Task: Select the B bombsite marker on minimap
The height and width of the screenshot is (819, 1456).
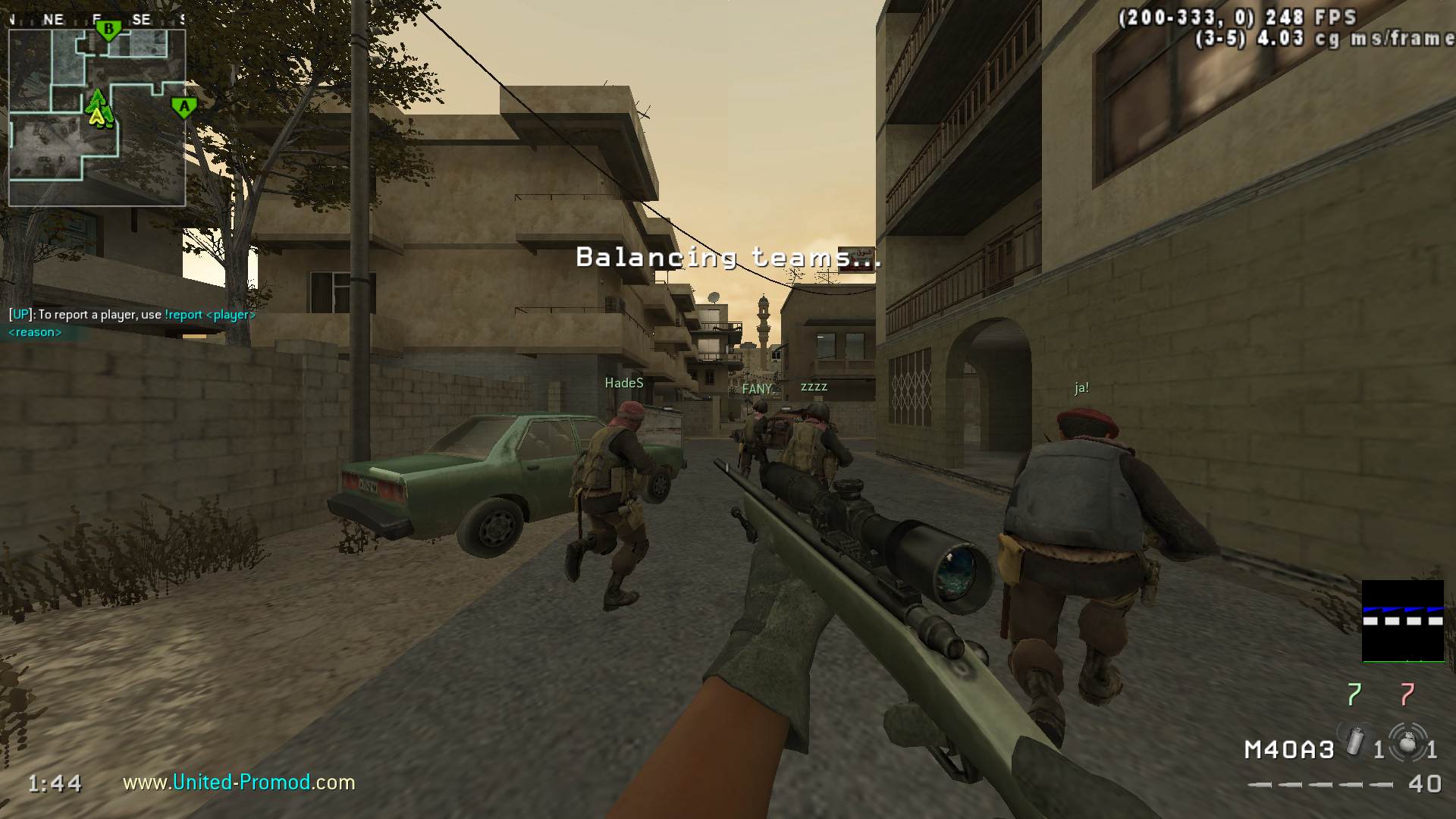Action: 108,31
